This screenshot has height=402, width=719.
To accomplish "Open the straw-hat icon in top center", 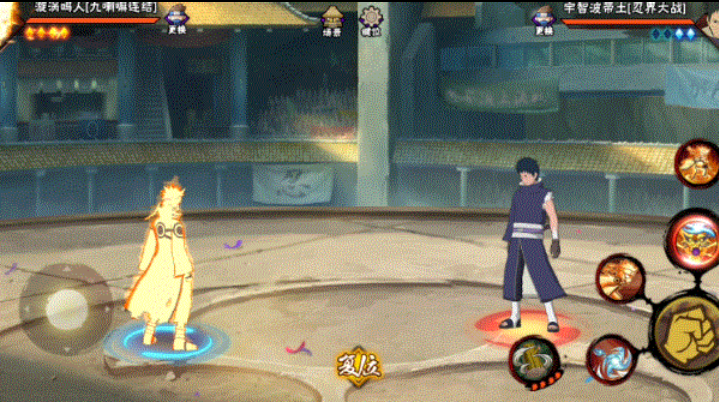I will pos(333,19).
